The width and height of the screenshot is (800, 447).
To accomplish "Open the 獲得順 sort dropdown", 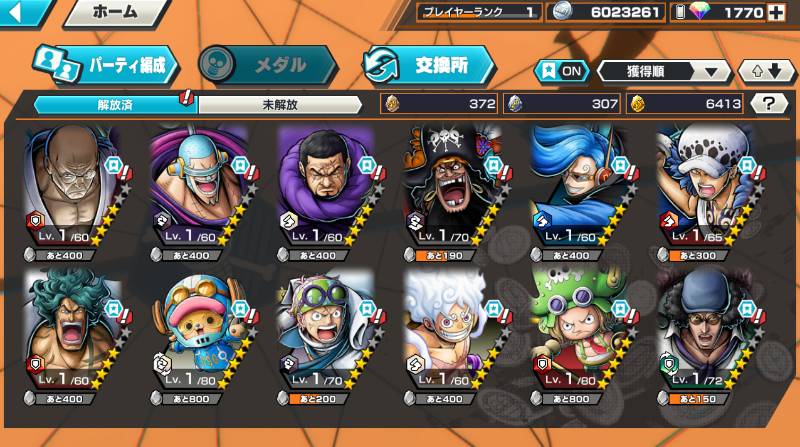I will [x=664, y=71].
